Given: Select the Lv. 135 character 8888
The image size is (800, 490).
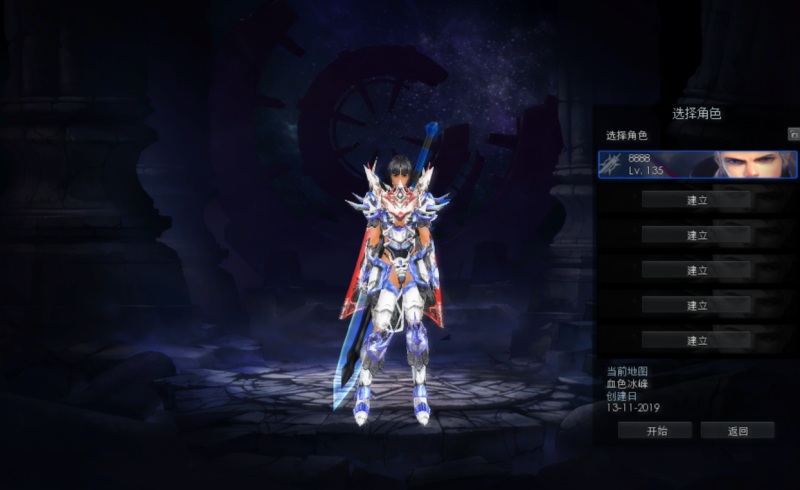Looking at the screenshot, I should click(697, 165).
